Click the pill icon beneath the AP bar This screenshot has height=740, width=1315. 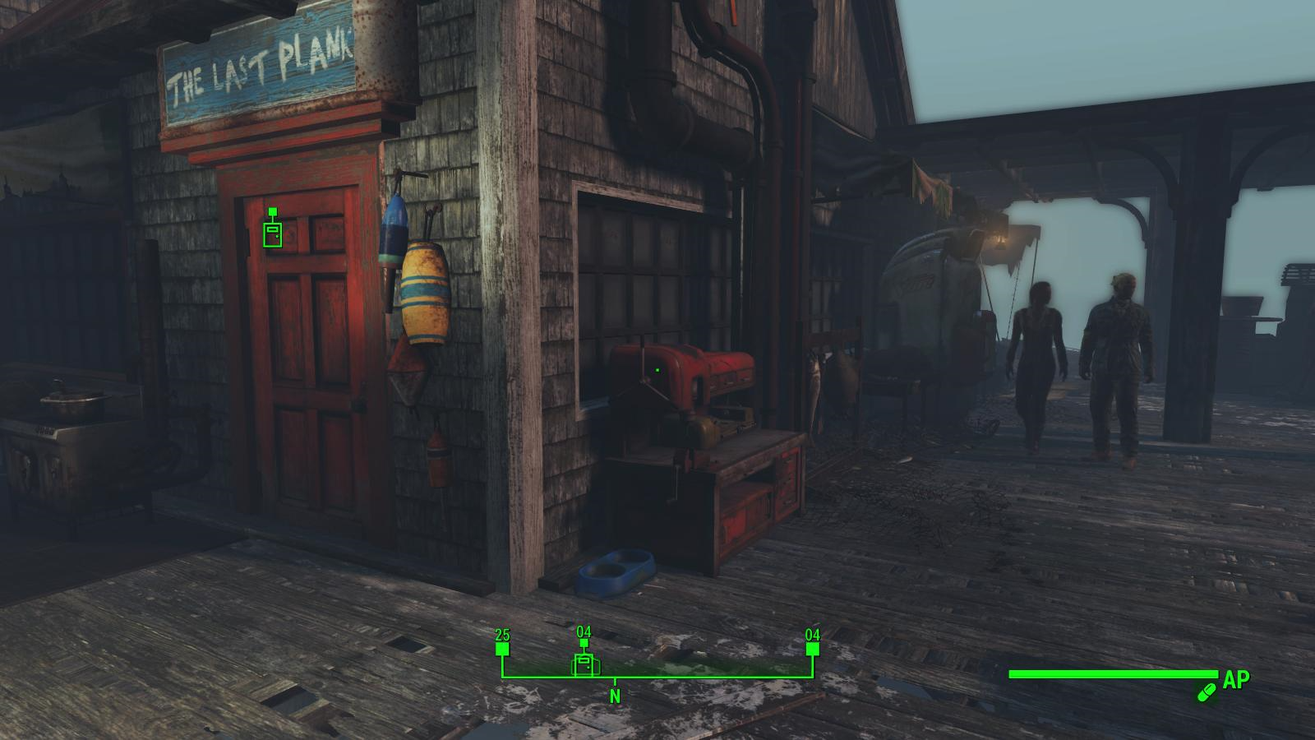(x=1206, y=692)
